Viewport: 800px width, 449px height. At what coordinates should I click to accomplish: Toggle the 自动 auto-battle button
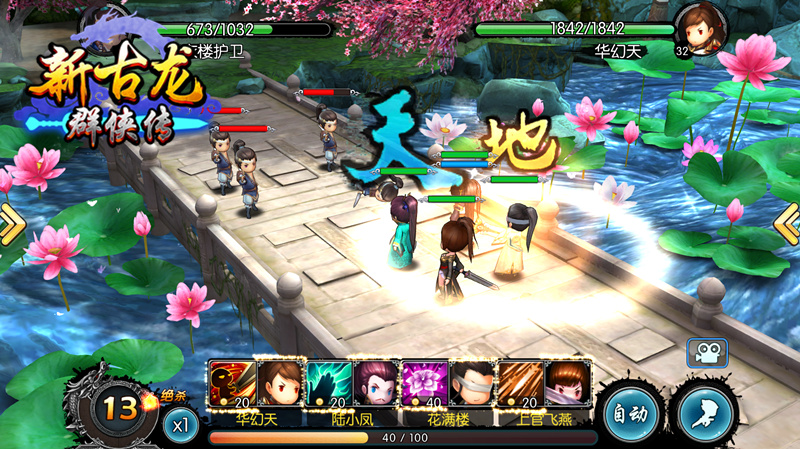[628, 412]
